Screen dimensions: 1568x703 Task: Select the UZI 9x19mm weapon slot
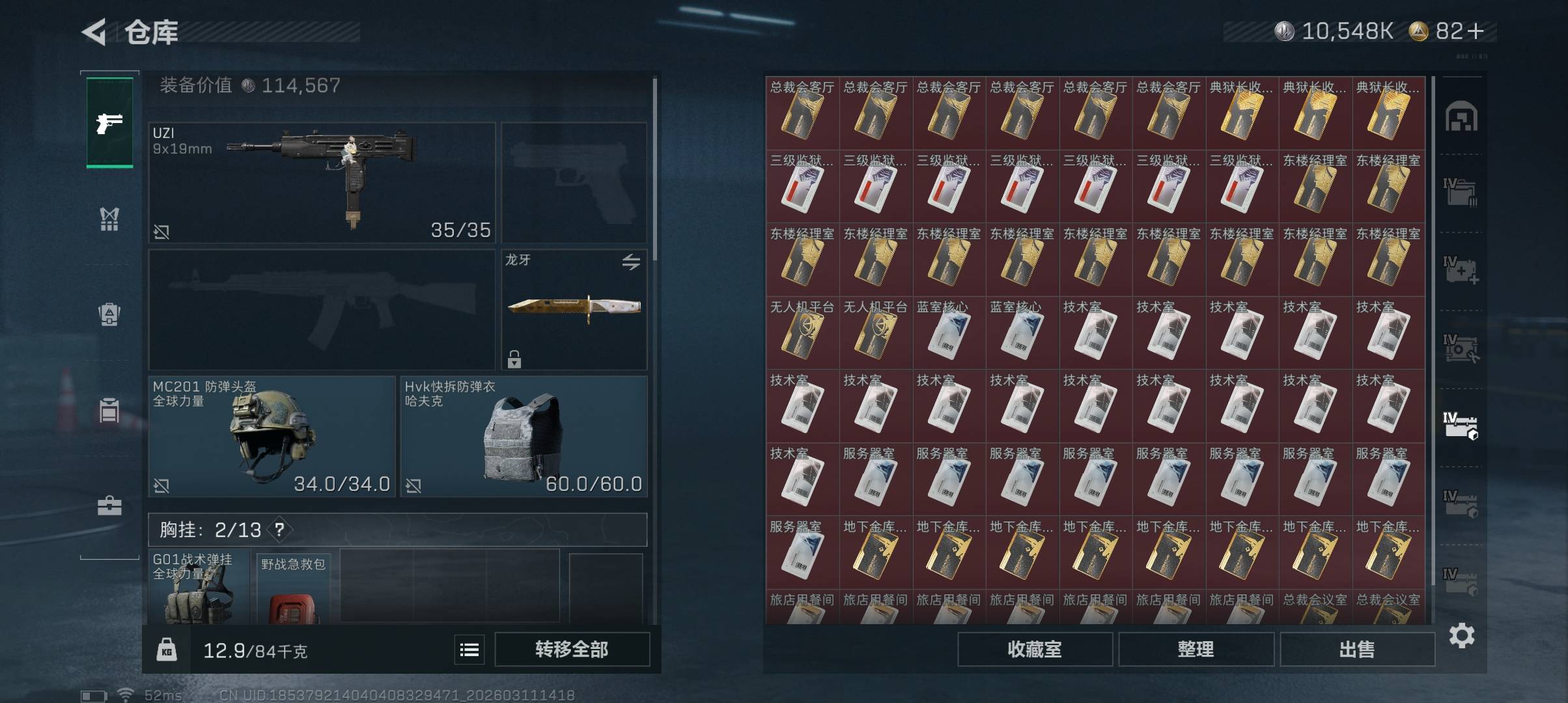[x=322, y=182]
